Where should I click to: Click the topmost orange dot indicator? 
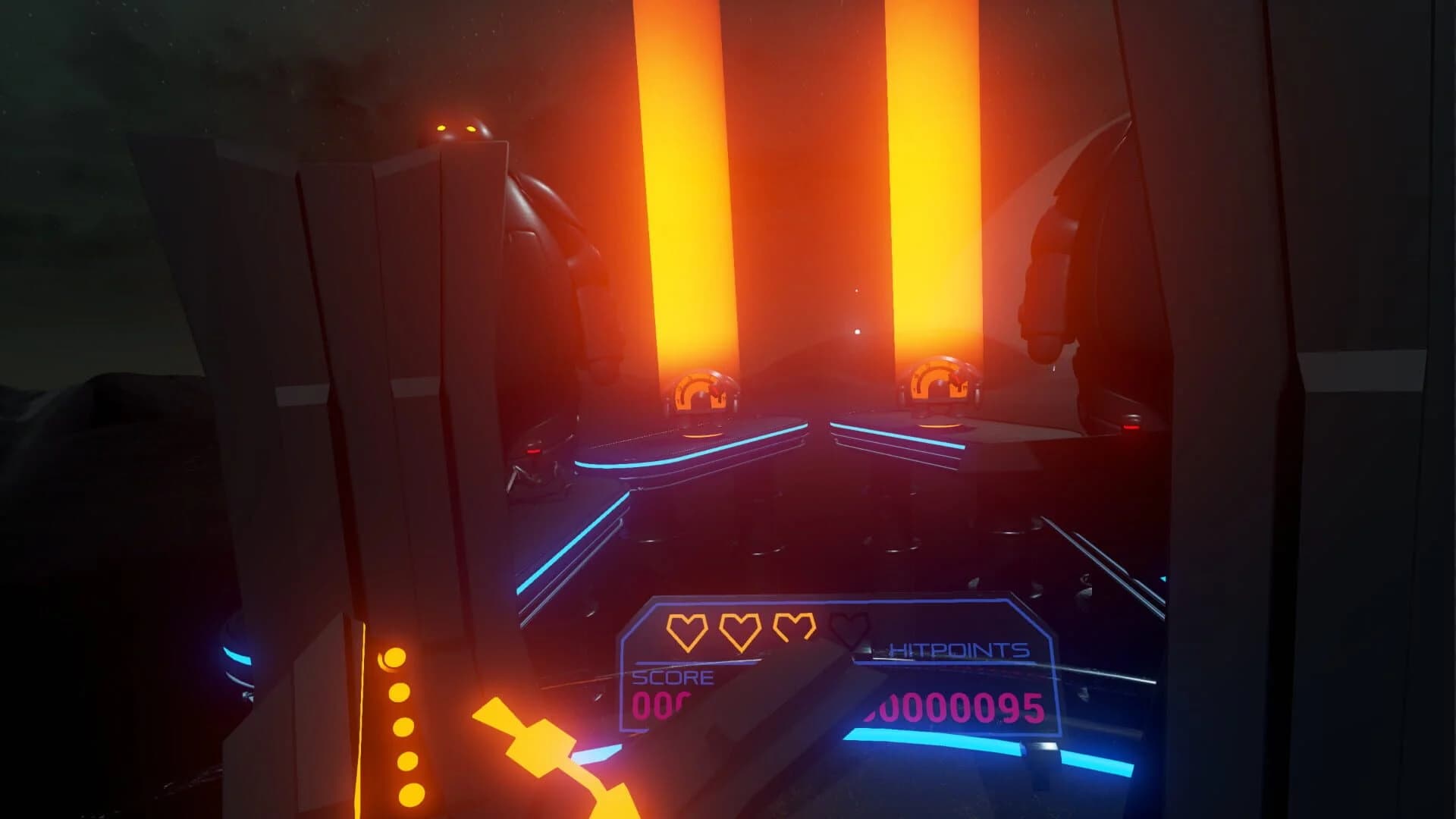[394, 657]
